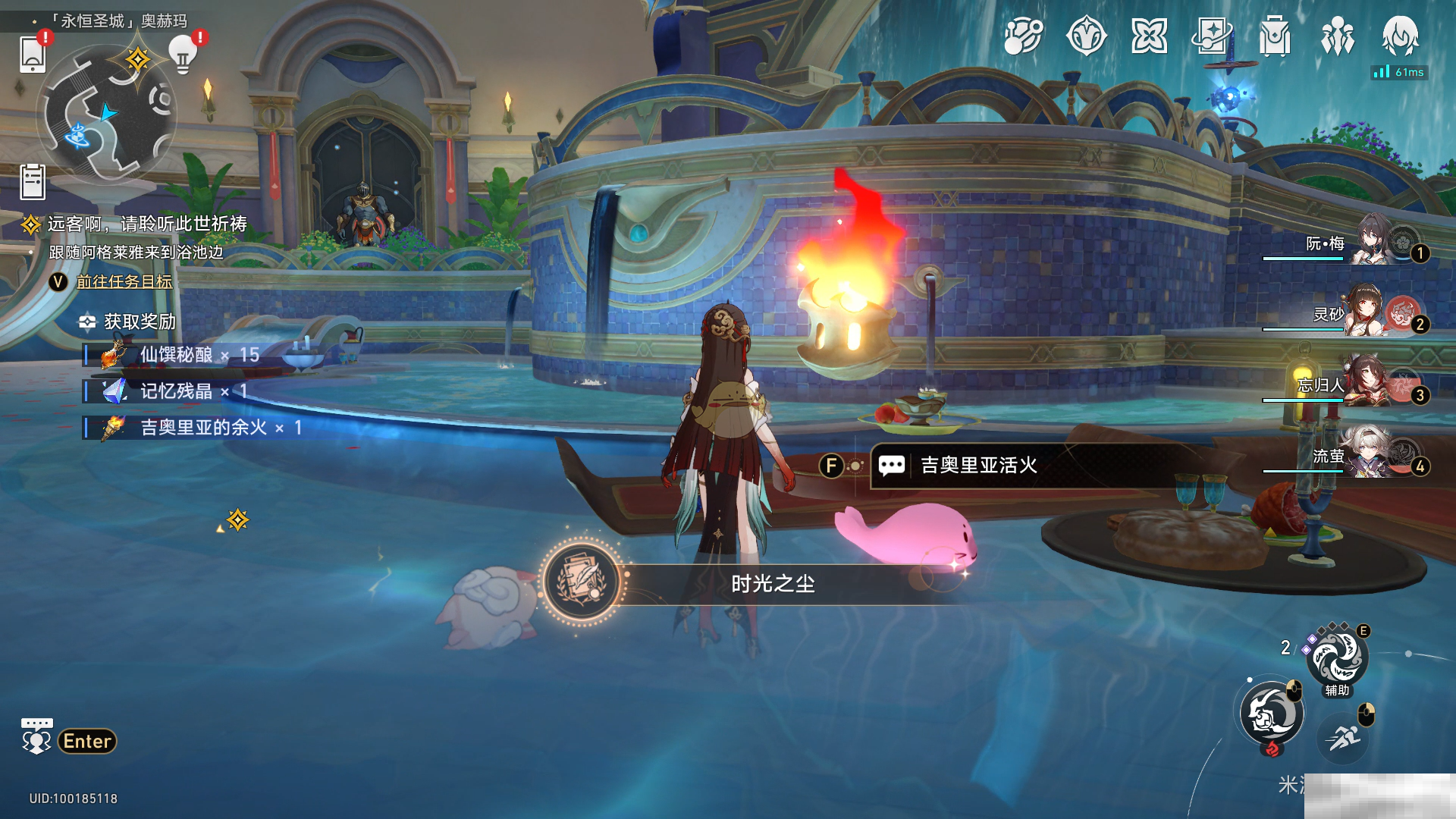The height and width of the screenshot is (819, 1456).
Task: Toggle the sprint running icon
Action: click(x=1344, y=736)
